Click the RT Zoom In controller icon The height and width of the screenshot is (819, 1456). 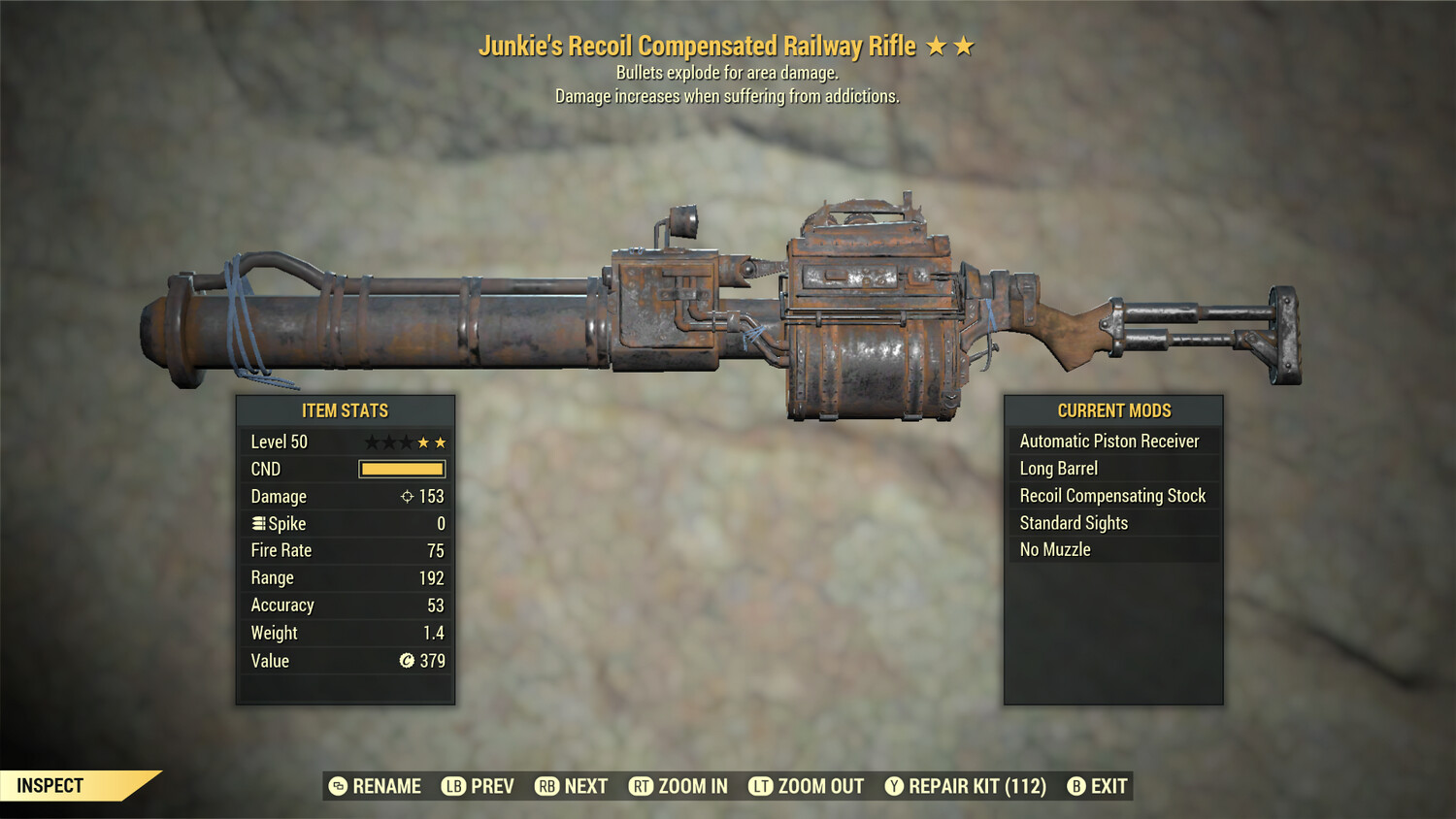[x=643, y=786]
